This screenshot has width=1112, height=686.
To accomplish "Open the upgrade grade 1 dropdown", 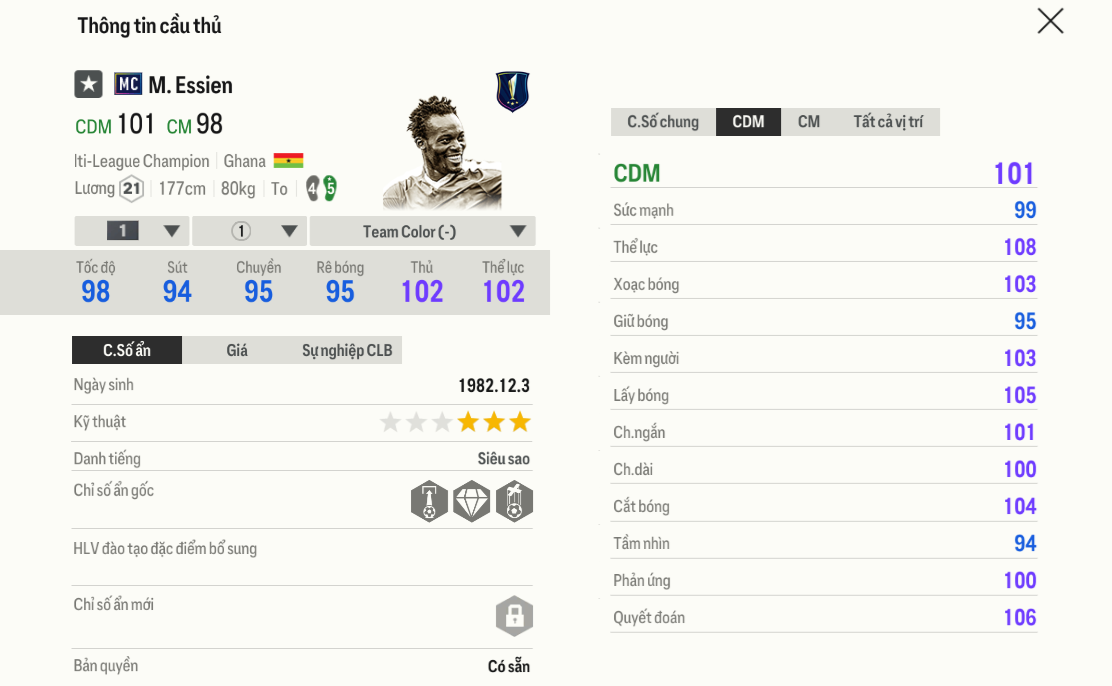I will [x=132, y=231].
